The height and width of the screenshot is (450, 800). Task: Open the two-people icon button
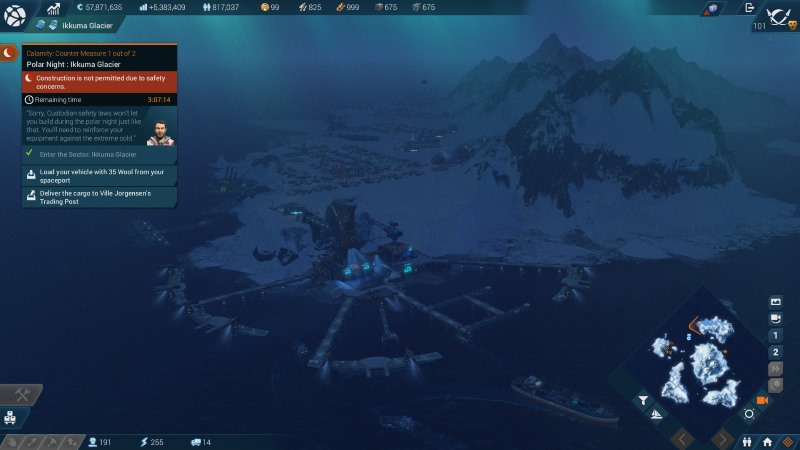tap(747, 441)
